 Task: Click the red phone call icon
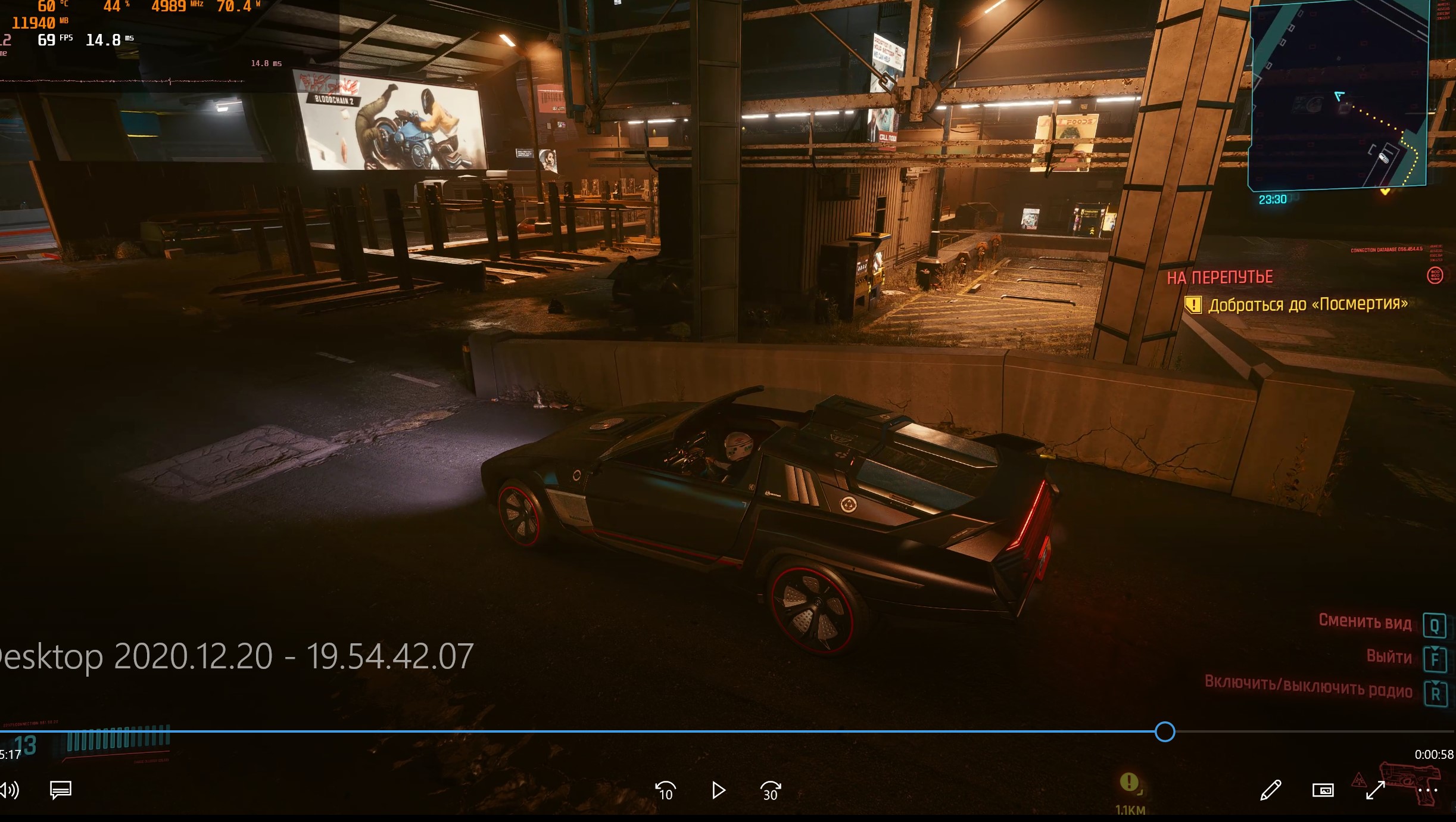[1435, 276]
